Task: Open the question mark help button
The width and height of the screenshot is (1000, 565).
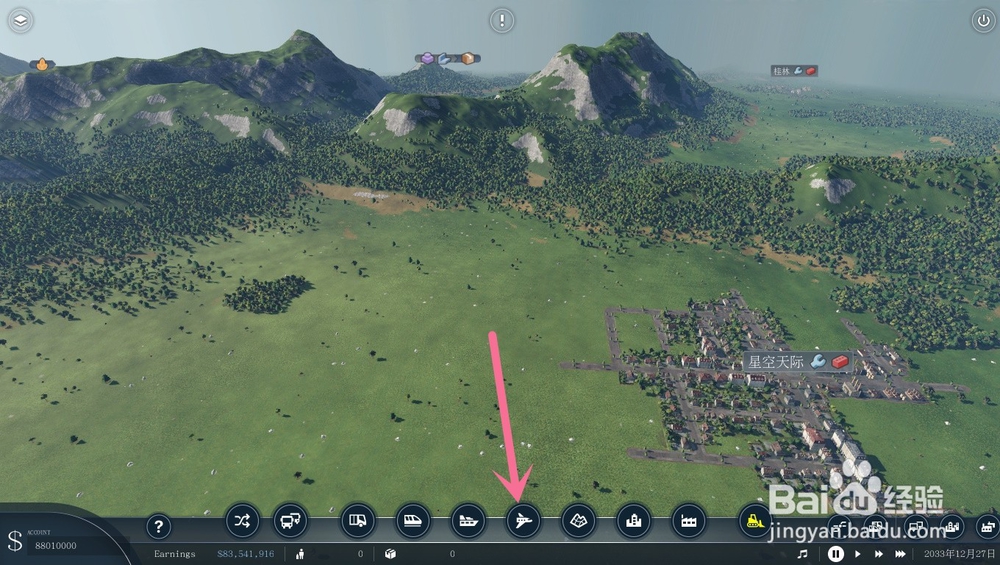Action: click(x=158, y=527)
